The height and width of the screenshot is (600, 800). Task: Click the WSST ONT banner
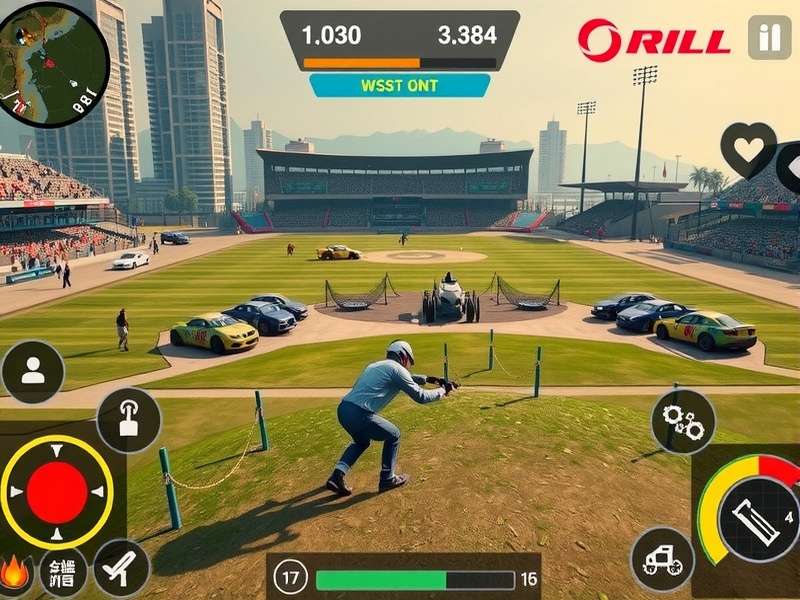pos(399,86)
